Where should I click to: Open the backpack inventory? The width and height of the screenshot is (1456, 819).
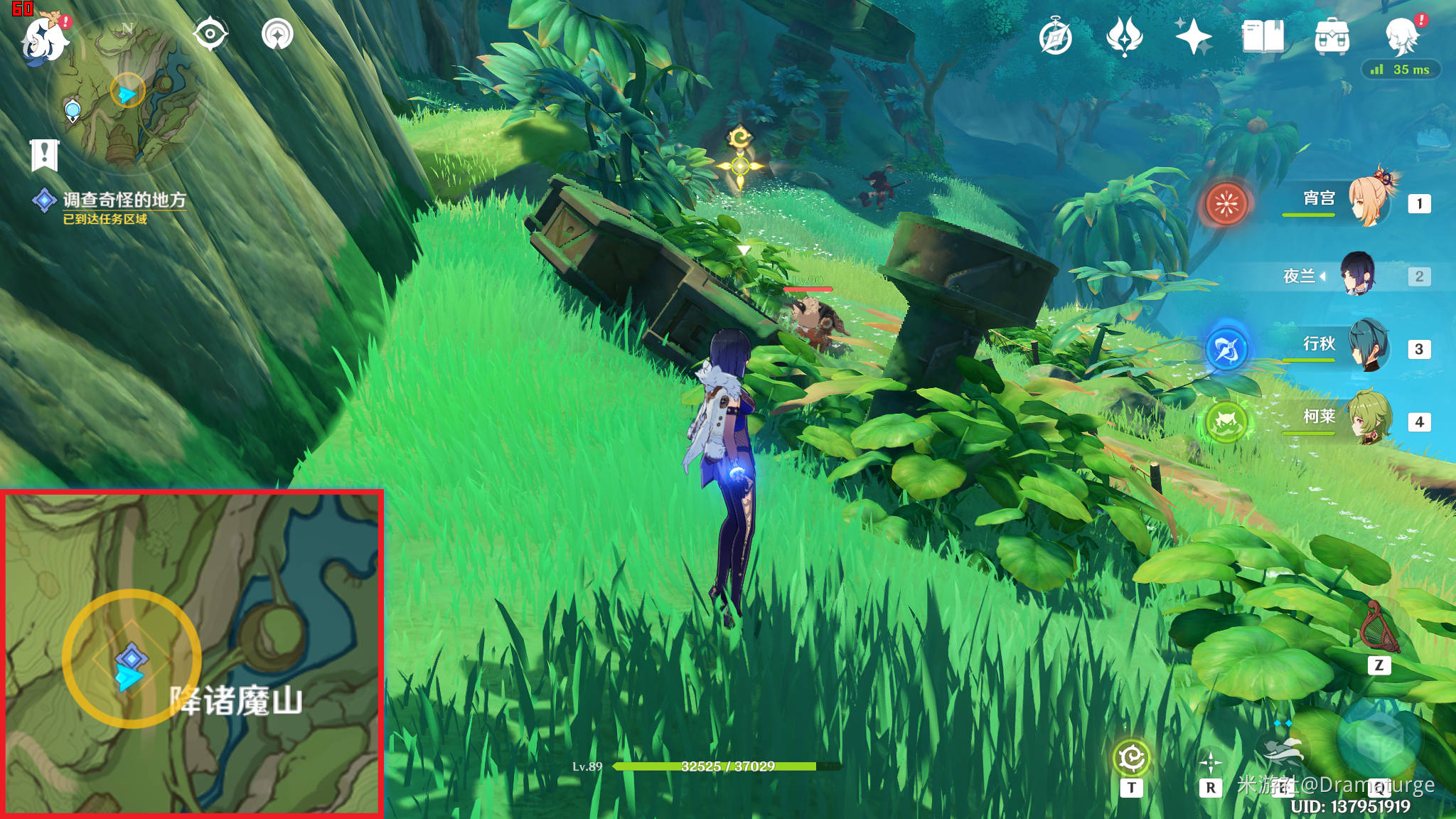point(1332,37)
